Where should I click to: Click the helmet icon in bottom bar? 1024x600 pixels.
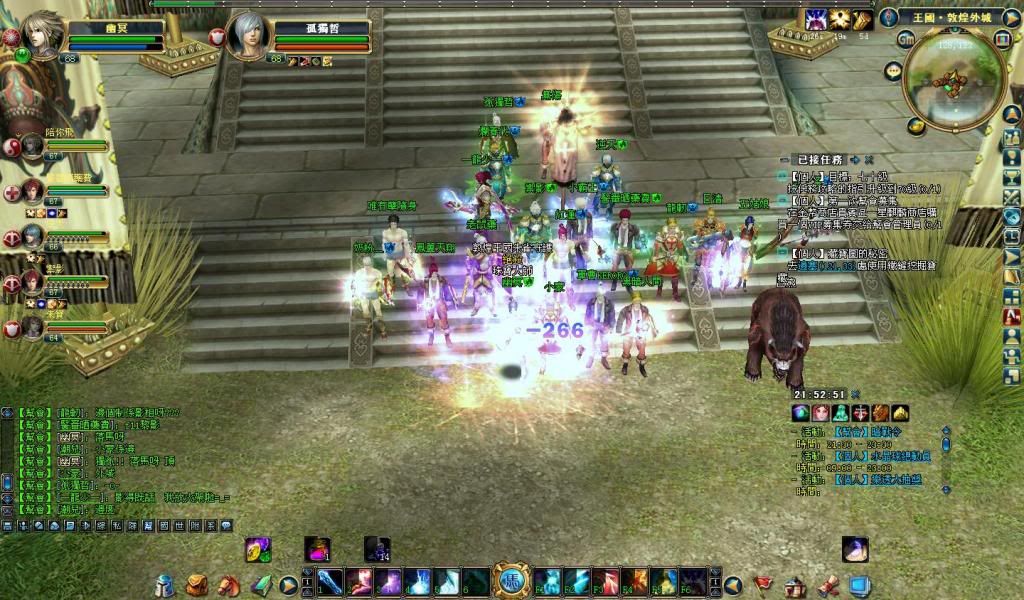166,586
